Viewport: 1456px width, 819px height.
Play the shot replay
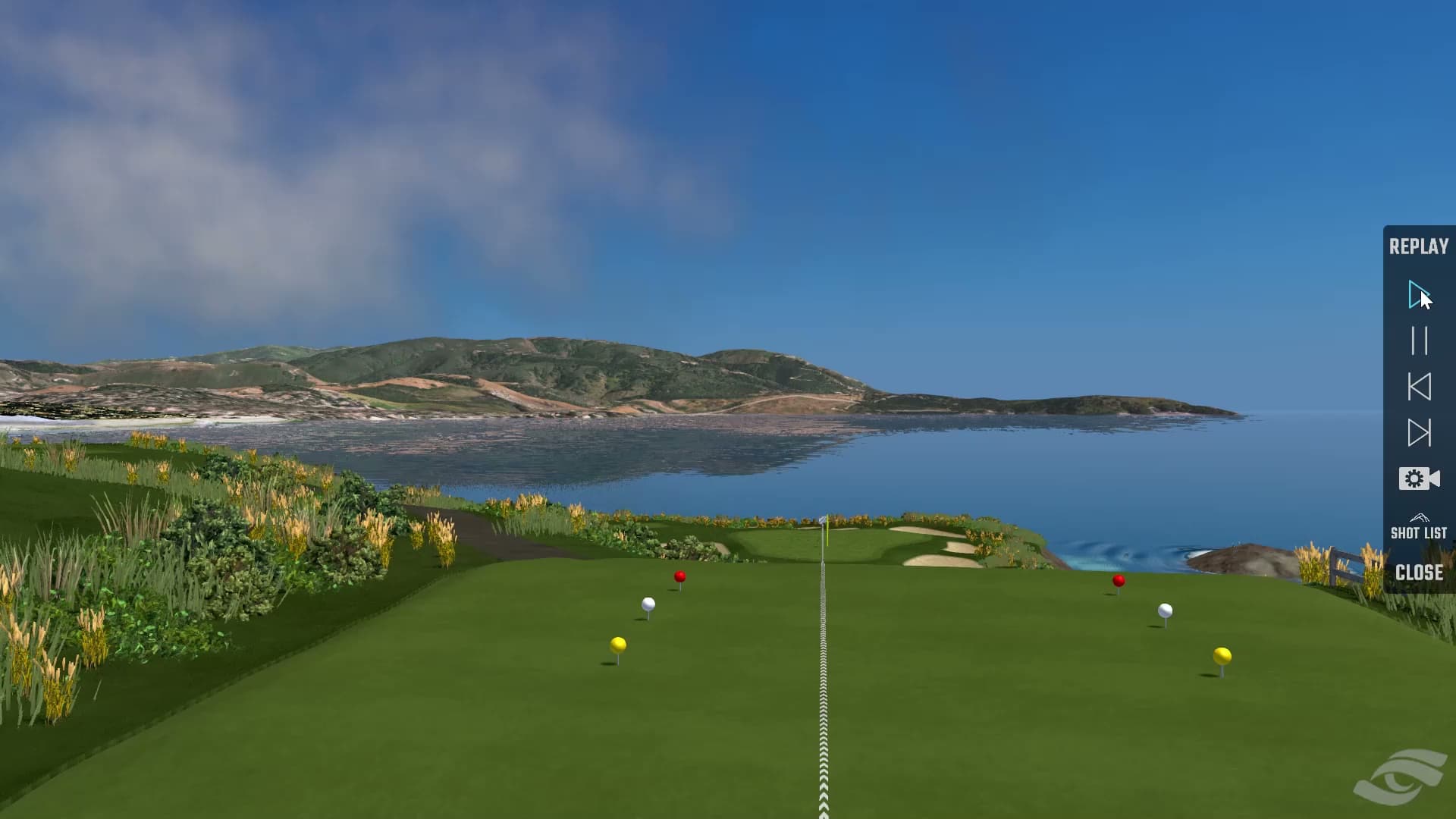tap(1417, 294)
